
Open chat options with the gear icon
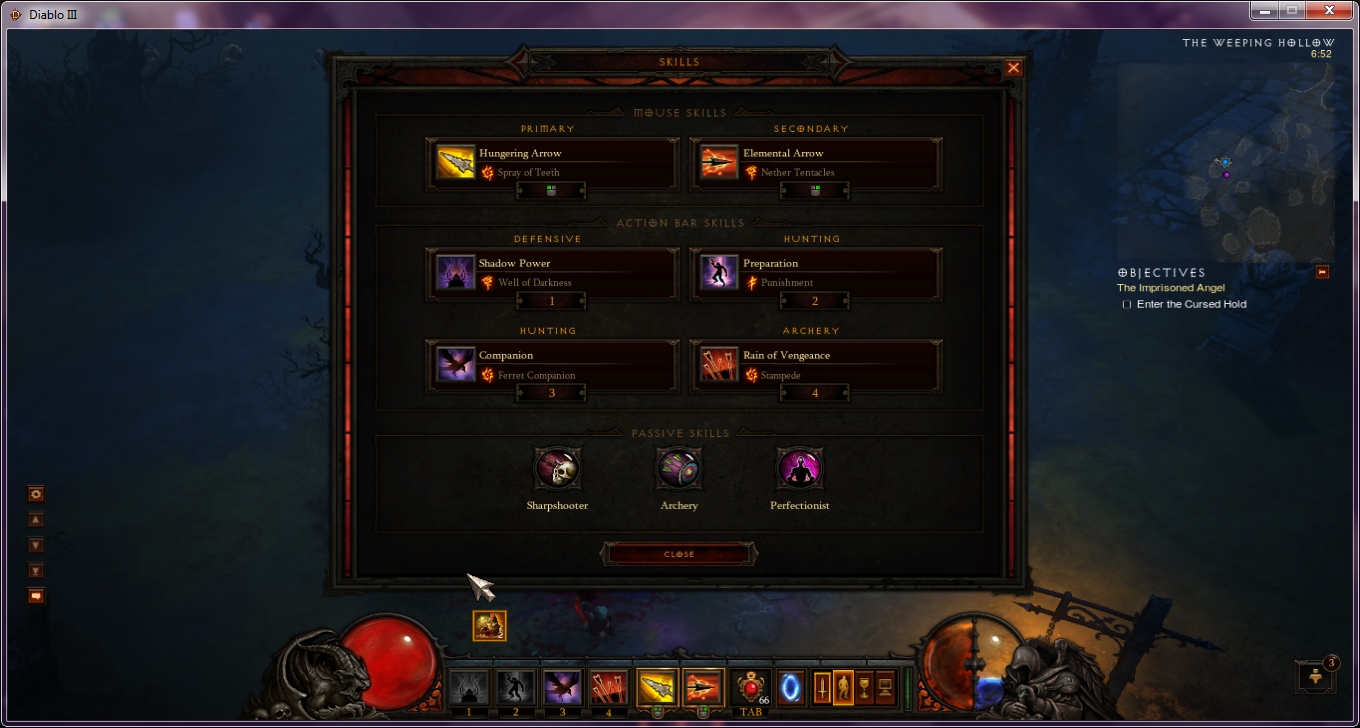pyautogui.click(x=36, y=494)
